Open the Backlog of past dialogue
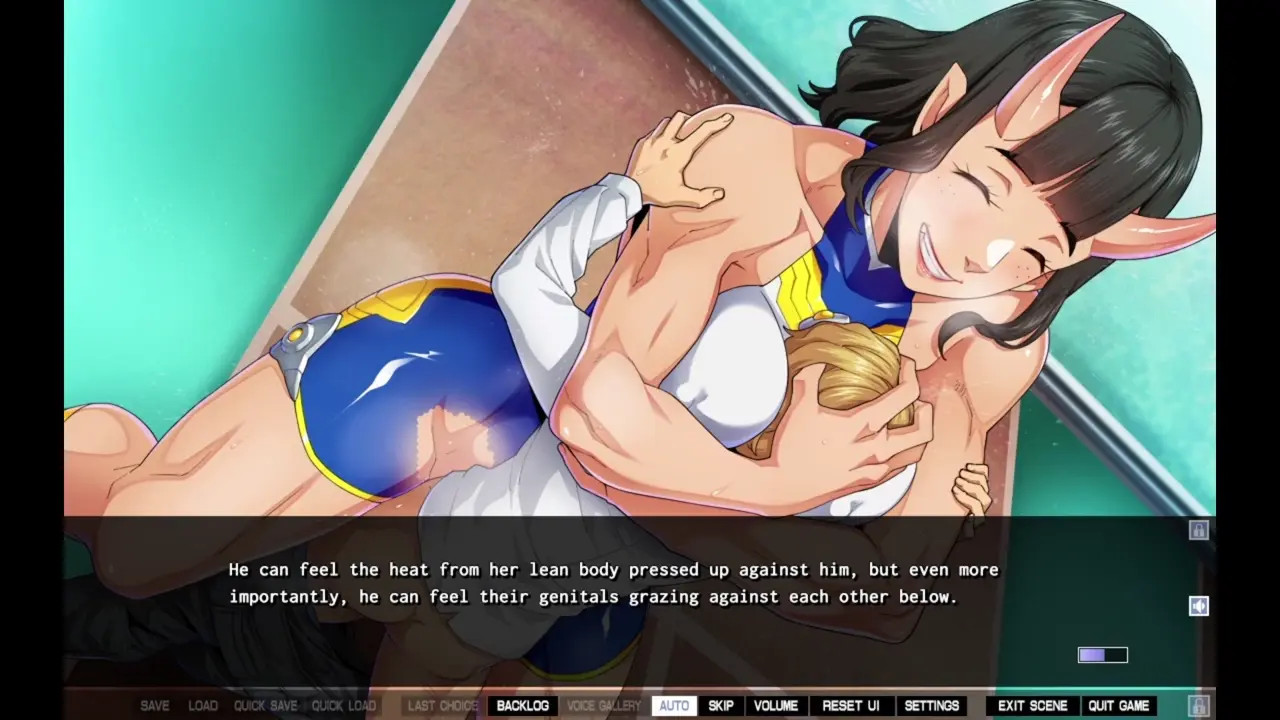The width and height of the screenshot is (1280, 720). (x=522, y=706)
